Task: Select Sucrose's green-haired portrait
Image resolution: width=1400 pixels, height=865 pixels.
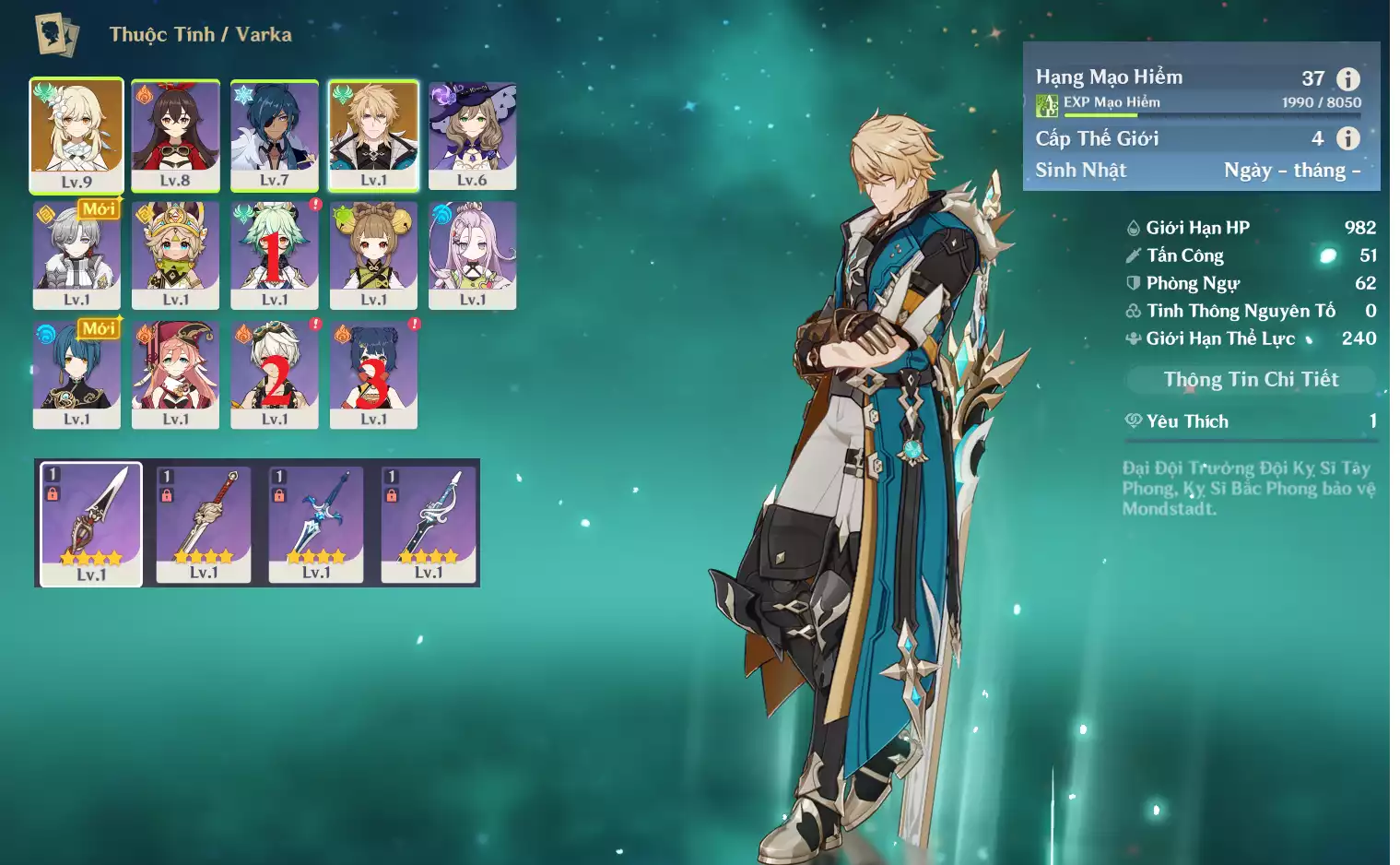Action: 274,255
